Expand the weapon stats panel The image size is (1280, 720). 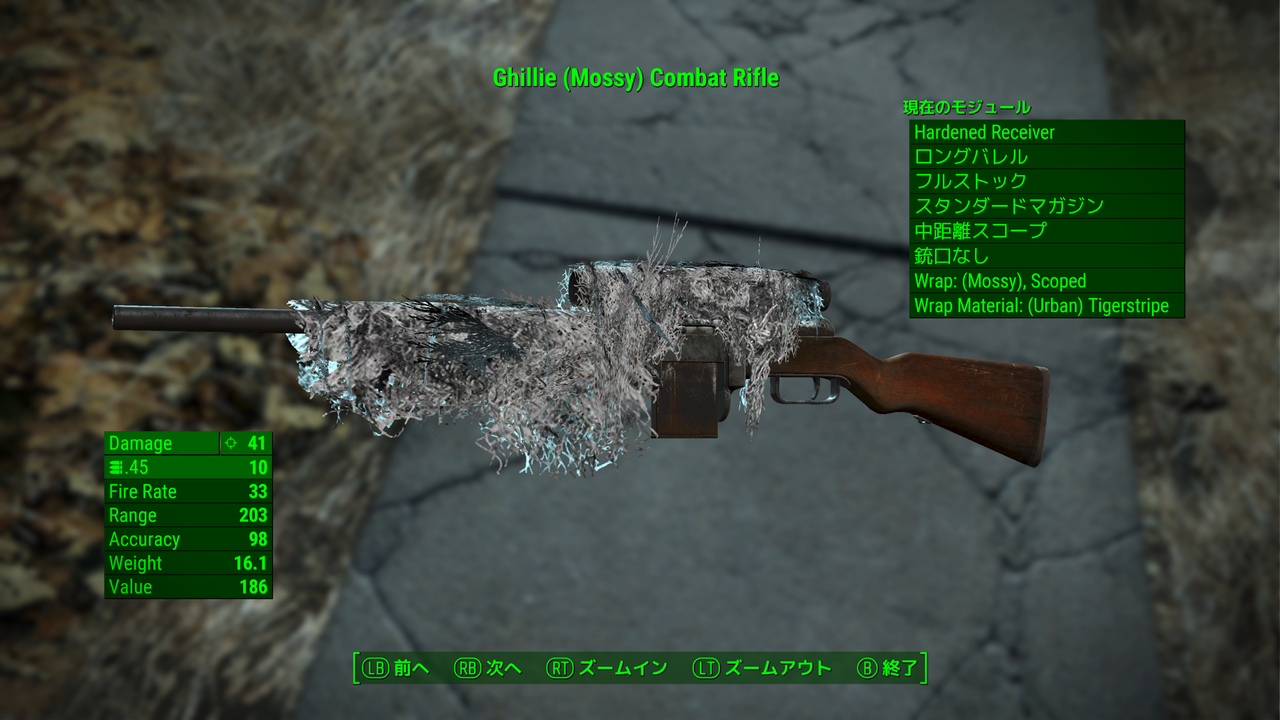(188, 515)
